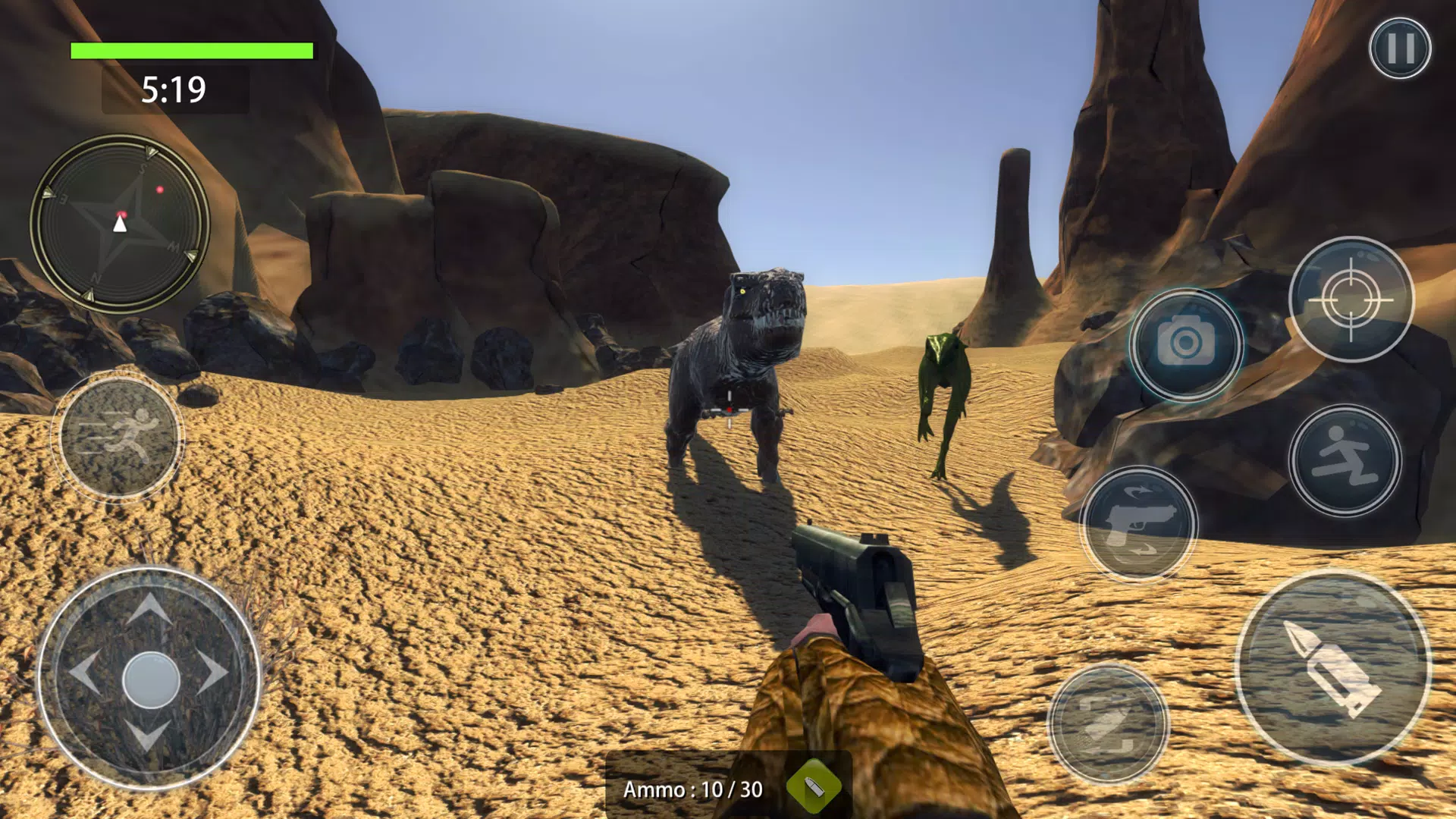Switch weapon using the pistol swap button
The width and height of the screenshot is (1456, 819).
[1138, 525]
